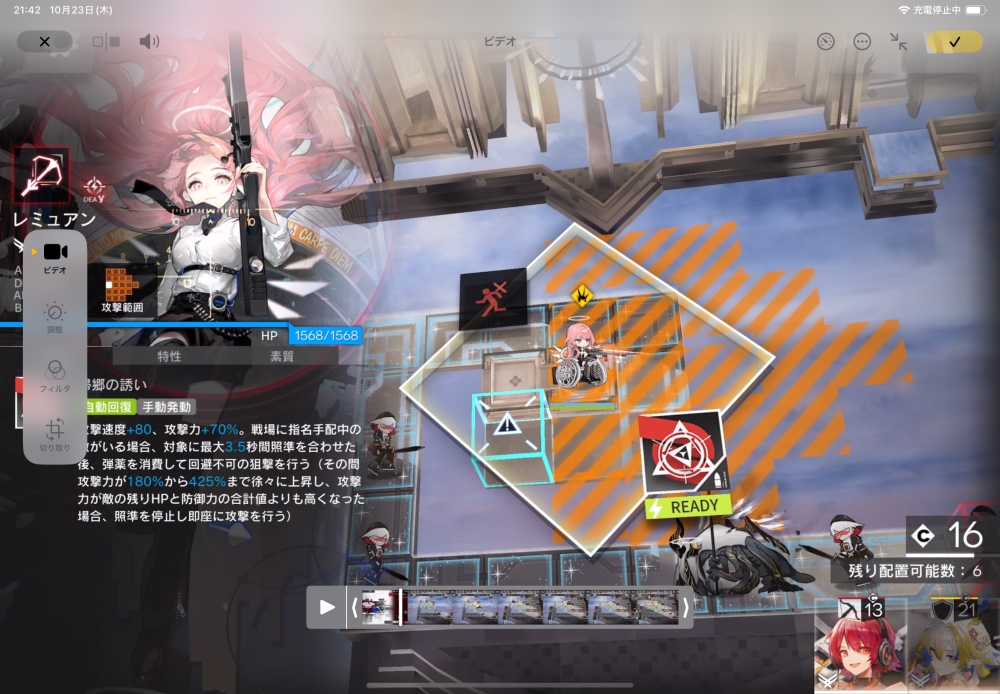Viewport: 1000px width, 694px height.
Task: Show the 攻撃範囲 attack range grid
Action: (122, 288)
